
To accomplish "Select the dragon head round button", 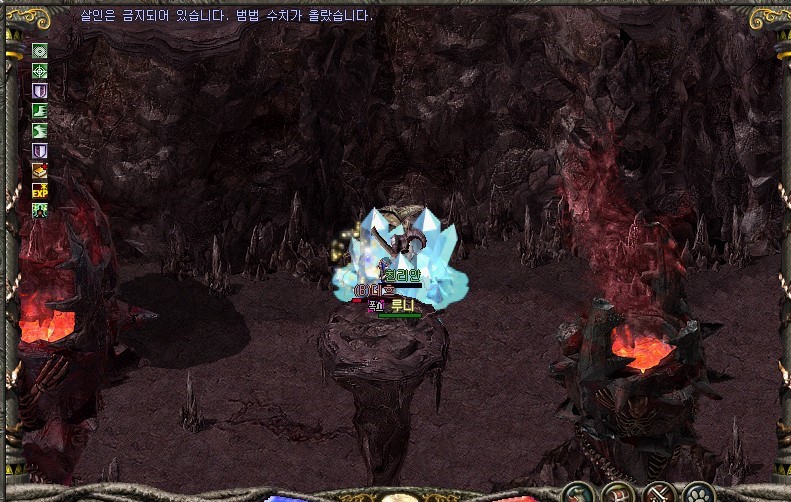I will (x=579, y=492).
